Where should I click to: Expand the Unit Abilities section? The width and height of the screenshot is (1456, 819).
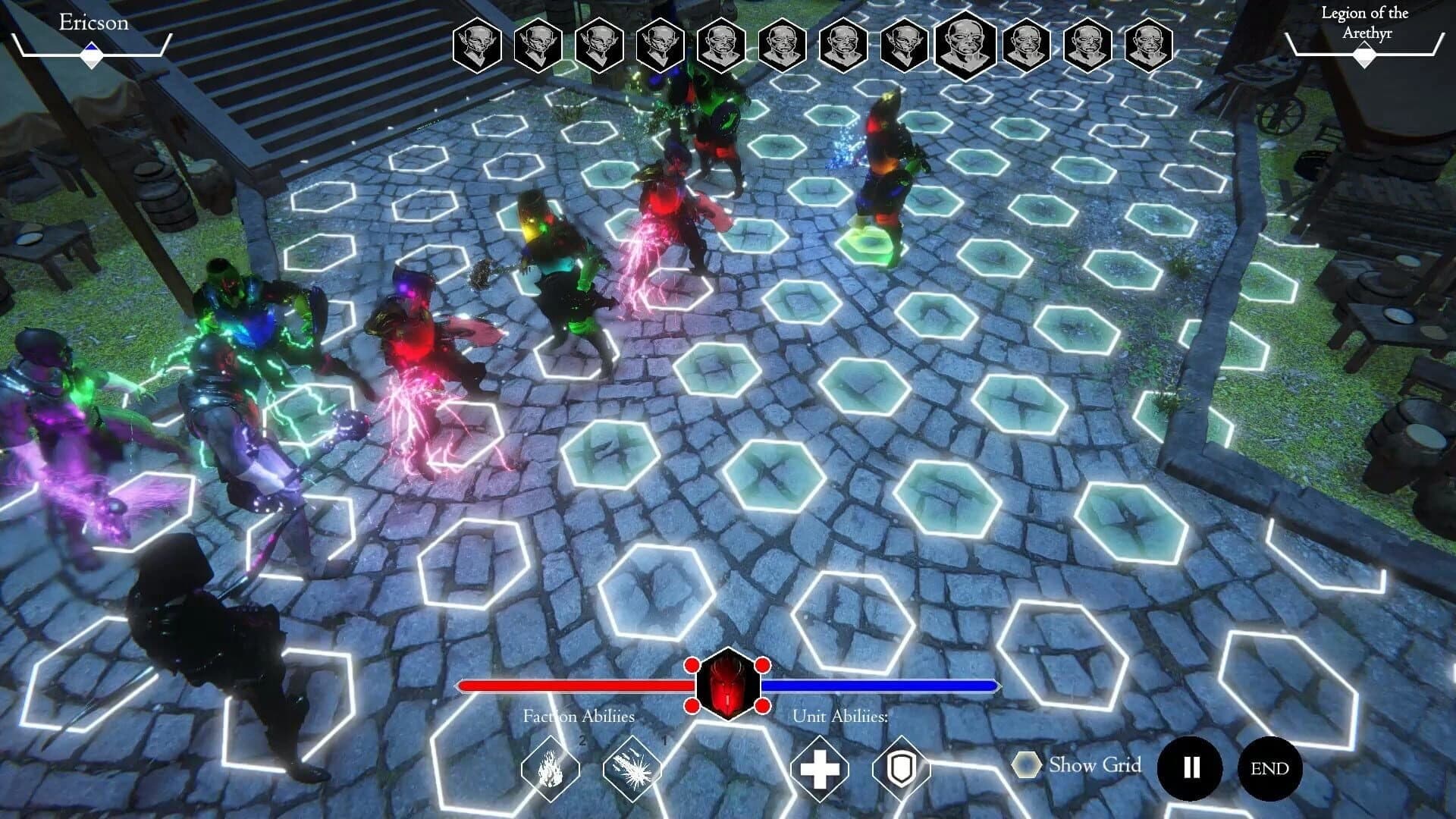tap(842, 715)
